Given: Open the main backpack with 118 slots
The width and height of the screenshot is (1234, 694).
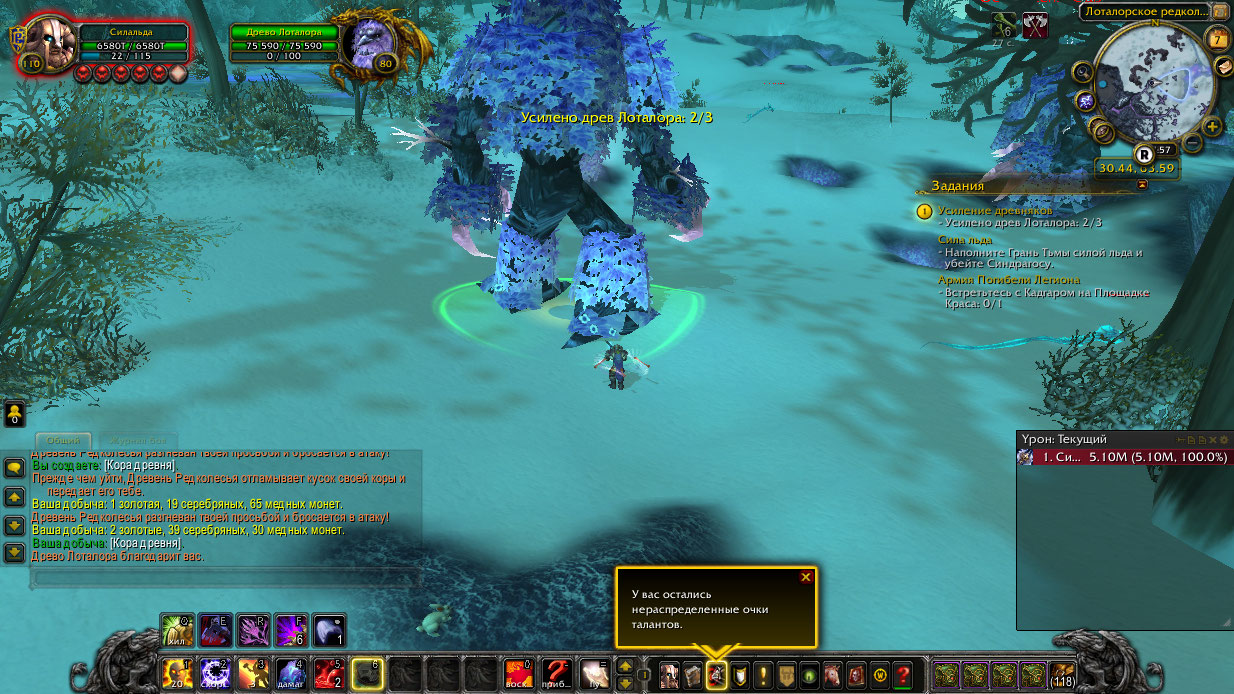Looking at the screenshot, I should (x=1062, y=675).
